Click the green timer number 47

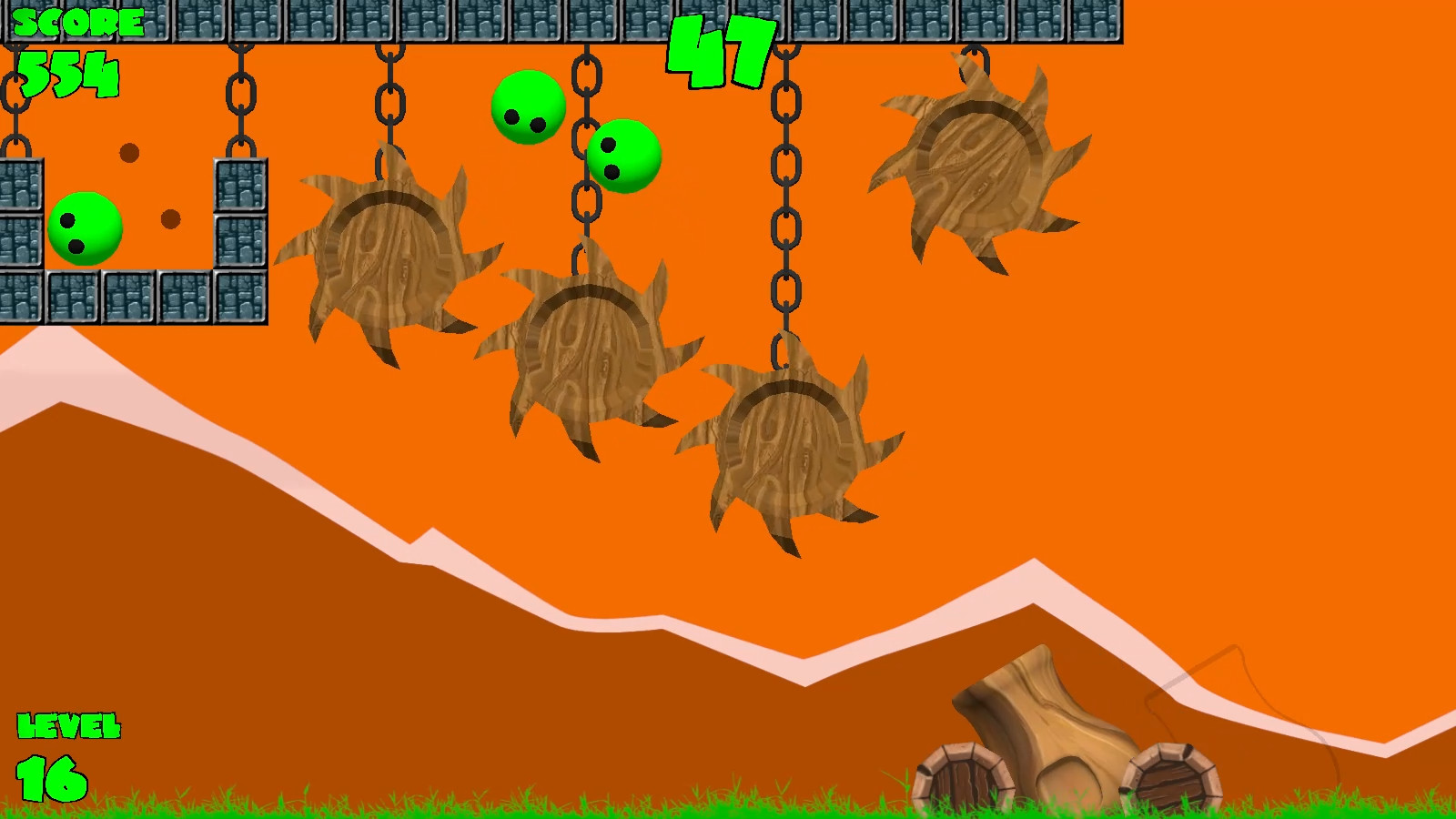click(719, 50)
